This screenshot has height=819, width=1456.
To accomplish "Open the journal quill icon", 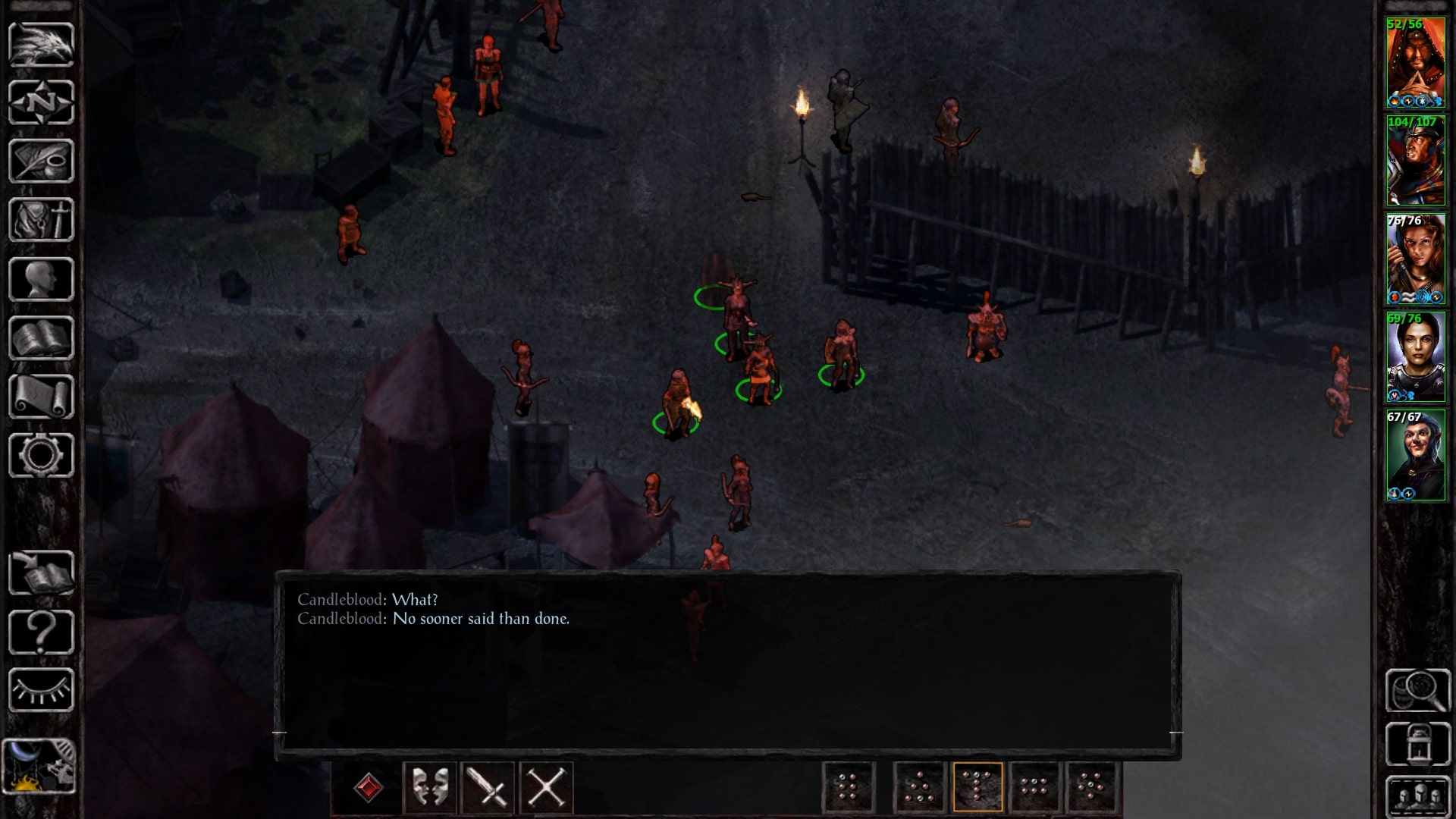I will tap(41, 161).
